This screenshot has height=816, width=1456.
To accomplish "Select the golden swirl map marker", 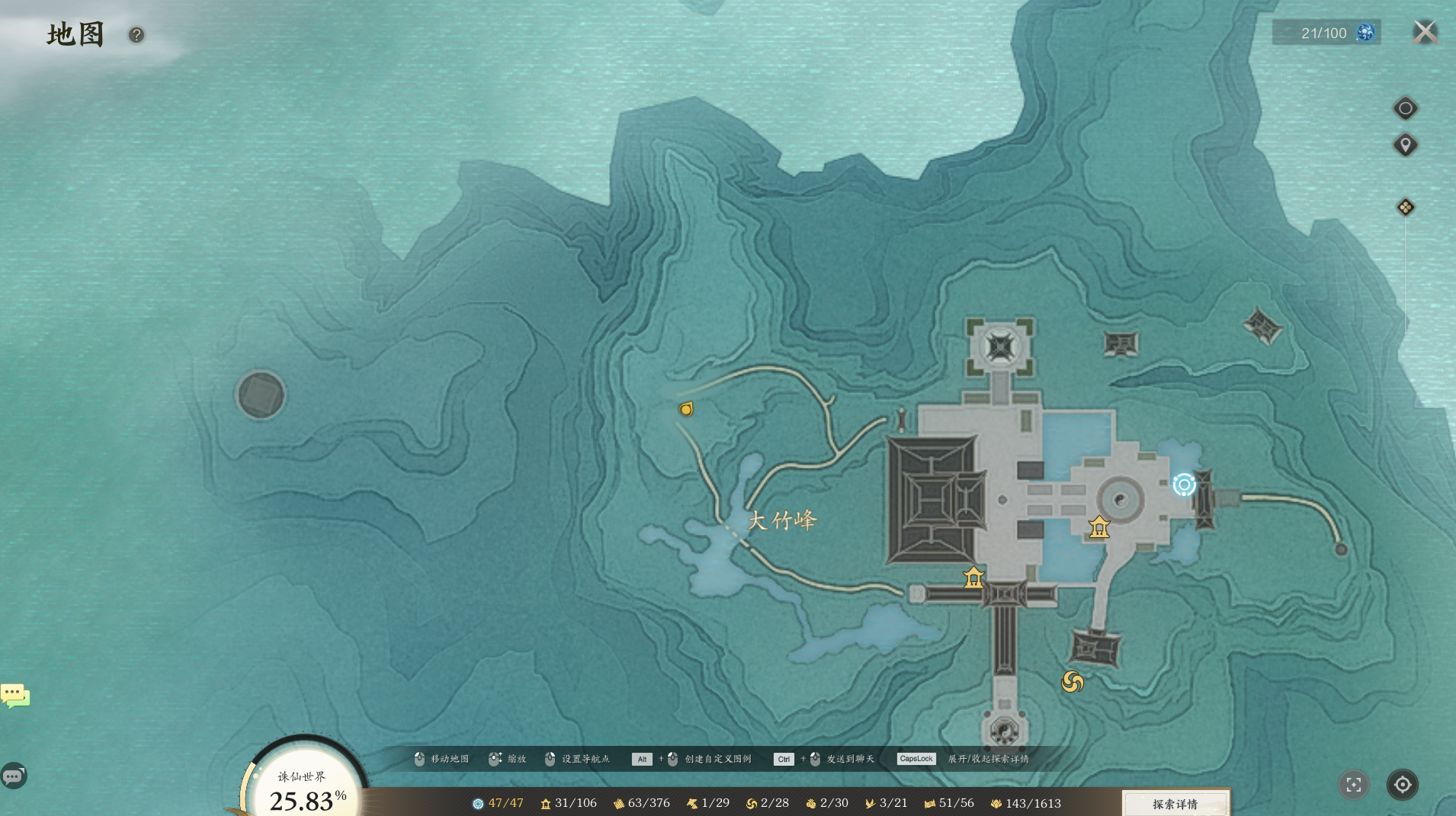I will tap(1073, 682).
